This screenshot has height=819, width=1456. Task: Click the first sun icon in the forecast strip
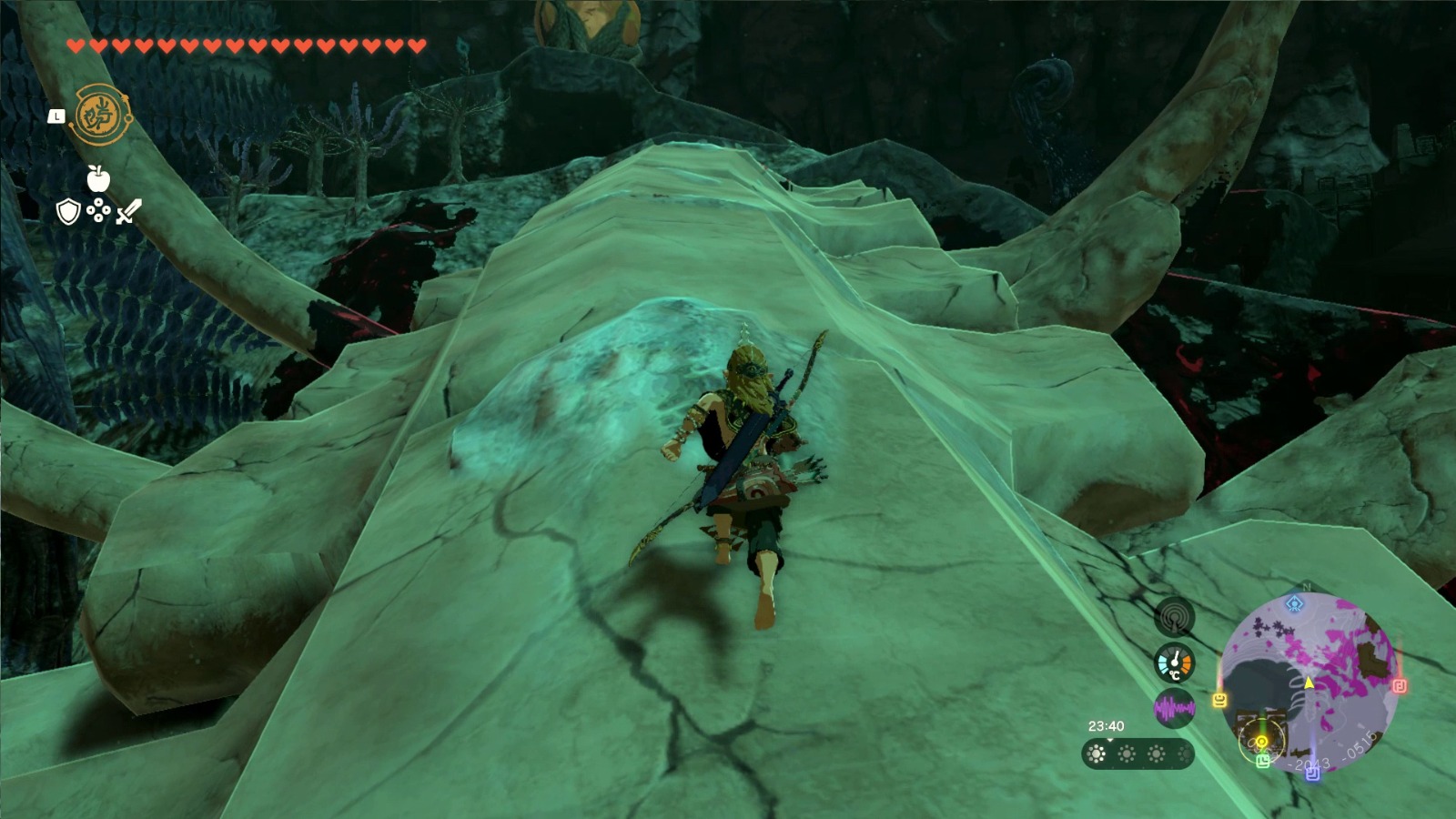(x=1096, y=753)
